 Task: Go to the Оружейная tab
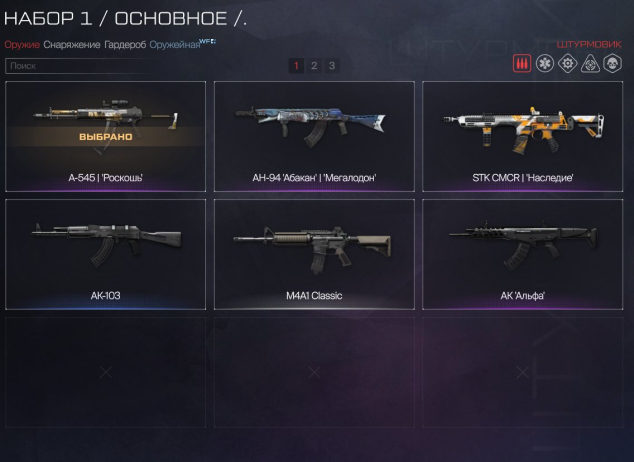point(174,45)
